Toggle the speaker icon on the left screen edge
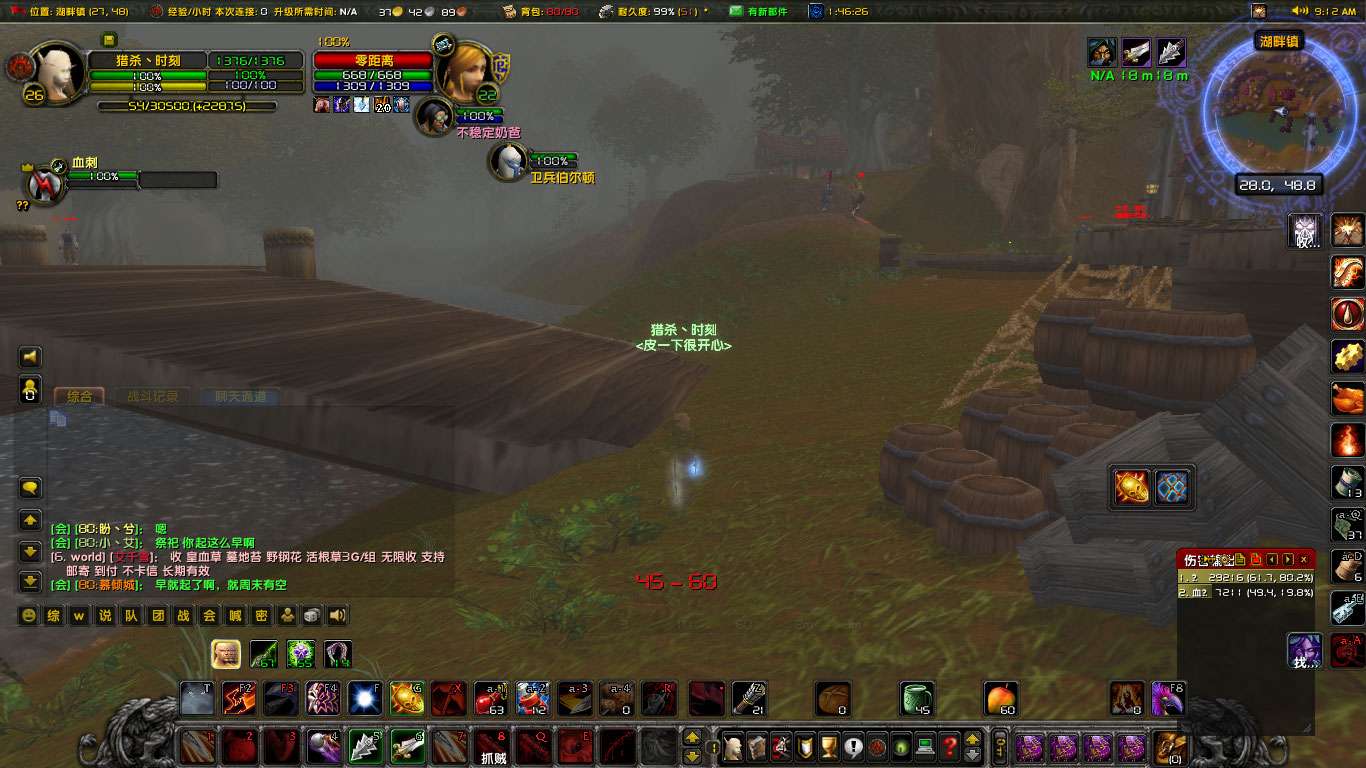Viewport: 1366px width, 768px height. coord(30,356)
